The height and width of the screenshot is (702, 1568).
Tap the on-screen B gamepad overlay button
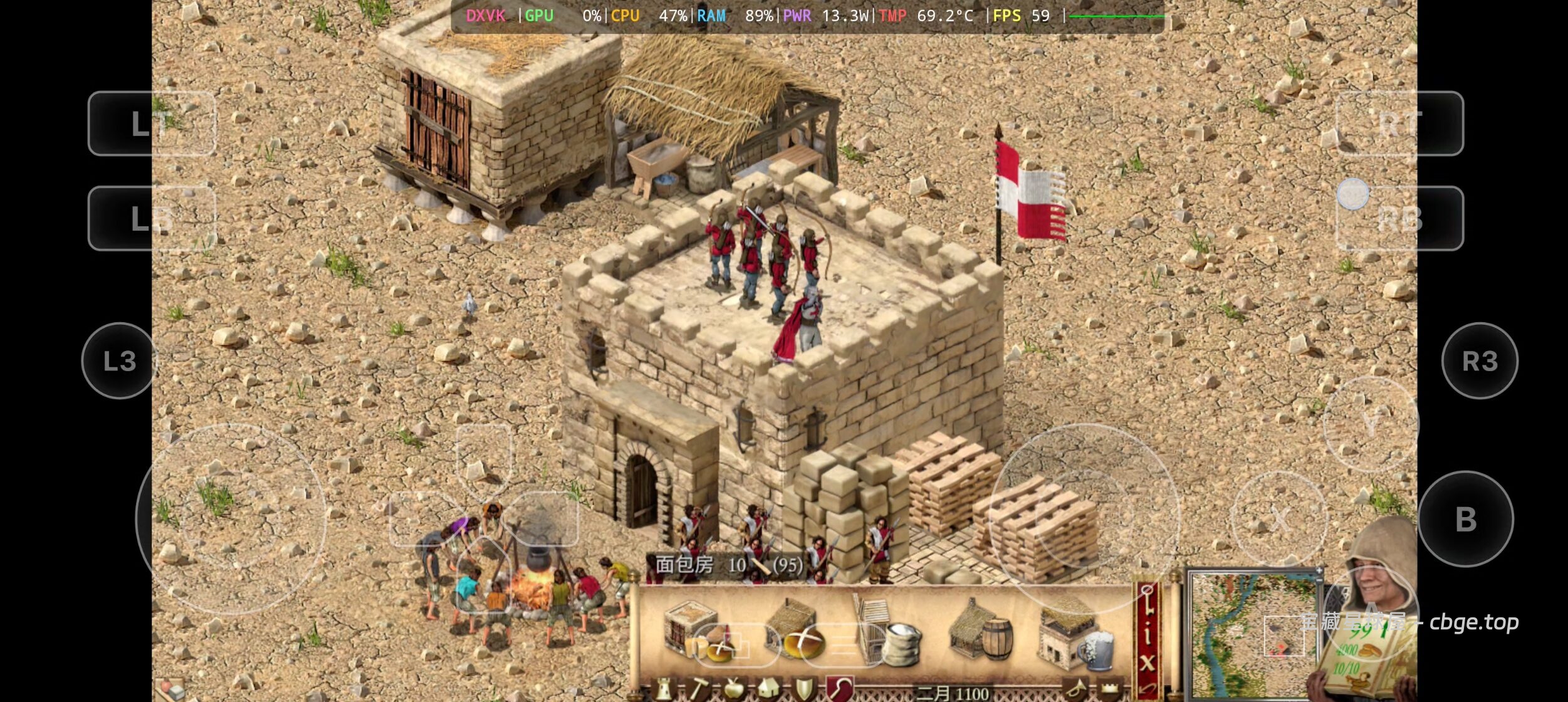coord(1465,520)
